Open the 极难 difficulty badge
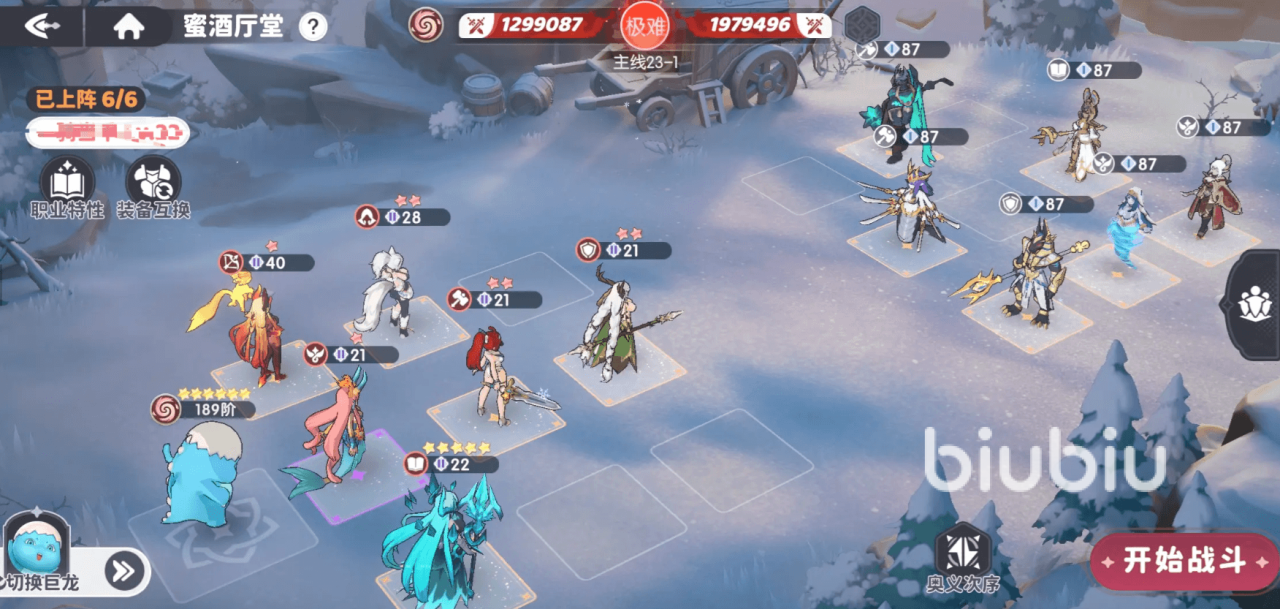 pos(643,26)
